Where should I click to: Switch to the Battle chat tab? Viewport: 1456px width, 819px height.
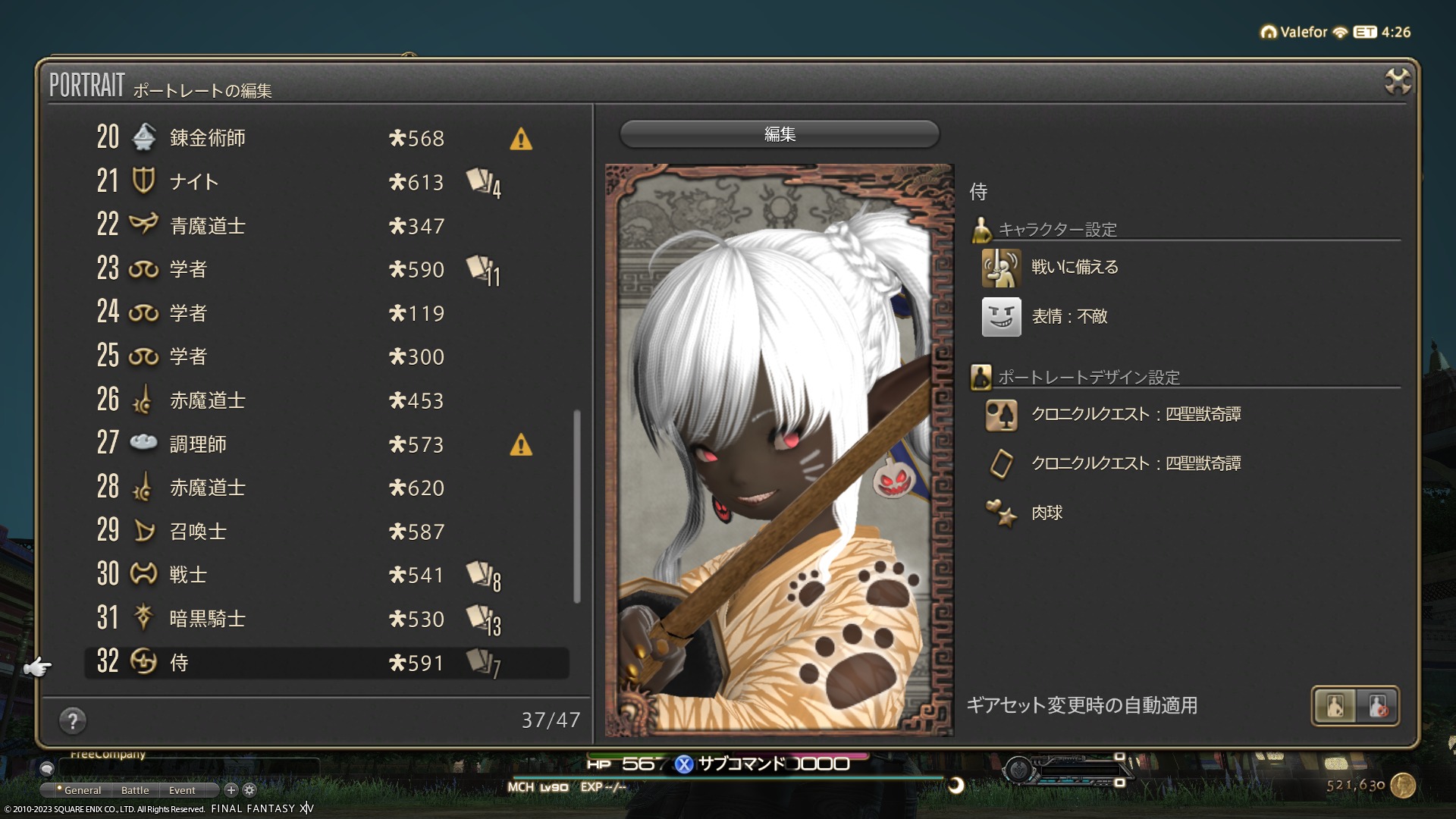(135, 790)
